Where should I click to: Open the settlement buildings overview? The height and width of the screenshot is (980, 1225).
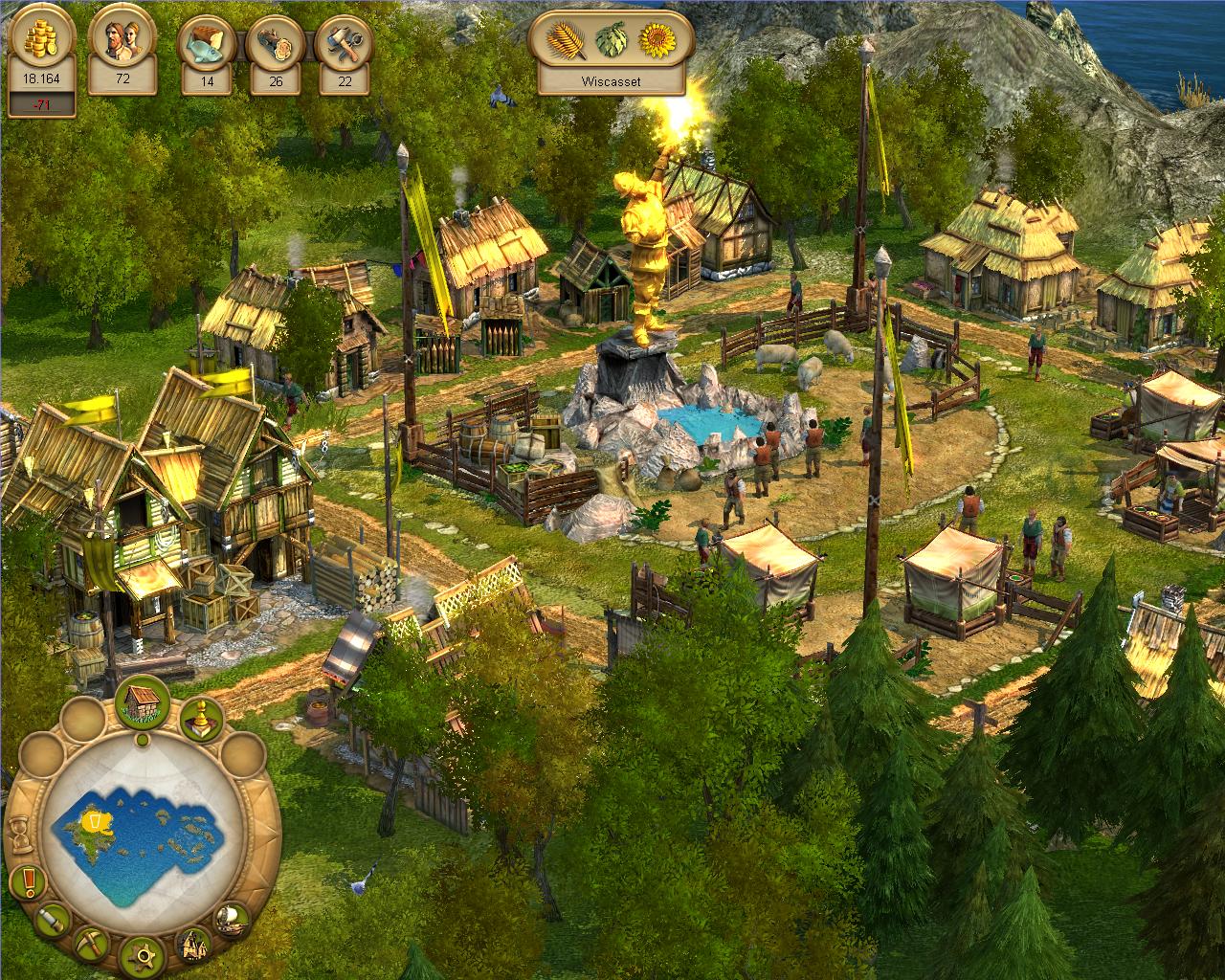coord(194,945)
